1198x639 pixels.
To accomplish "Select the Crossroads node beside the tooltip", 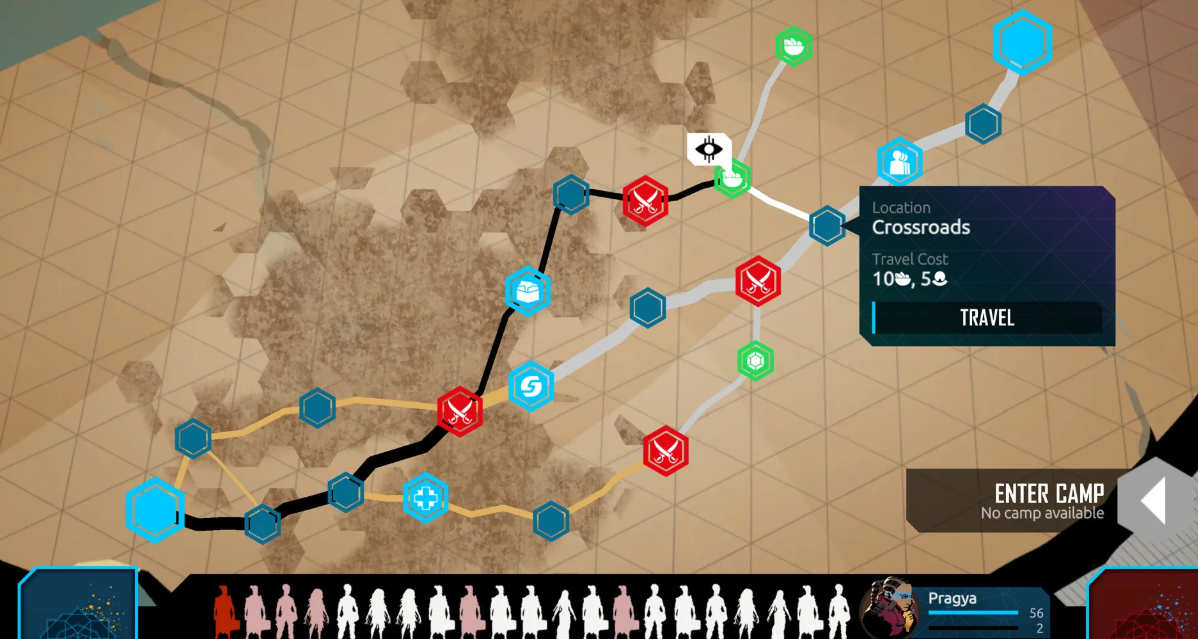I will point(827,225).
